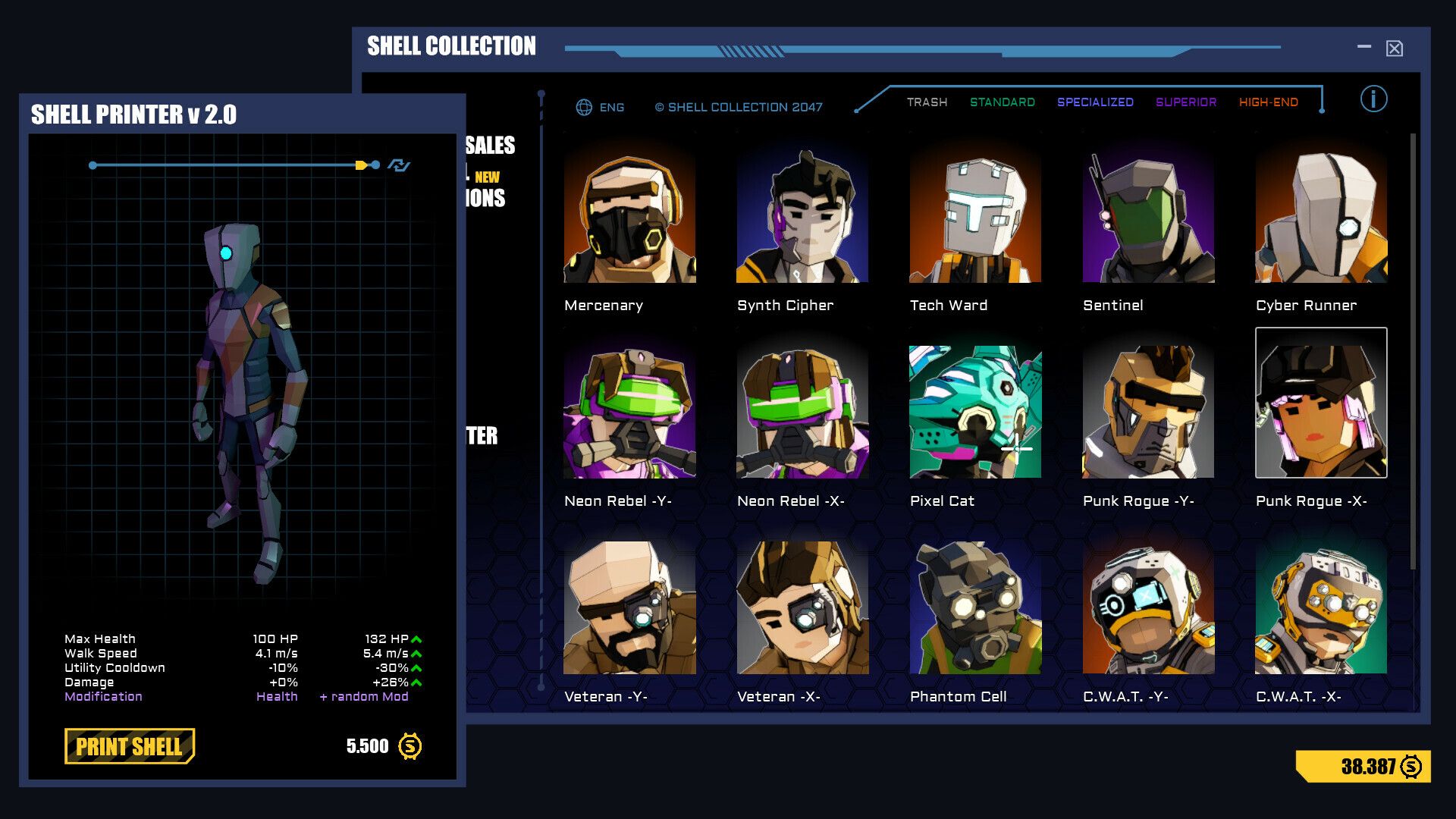
Task: Open the SPECIALIZED rarity filter
Action: point(1094,102)
